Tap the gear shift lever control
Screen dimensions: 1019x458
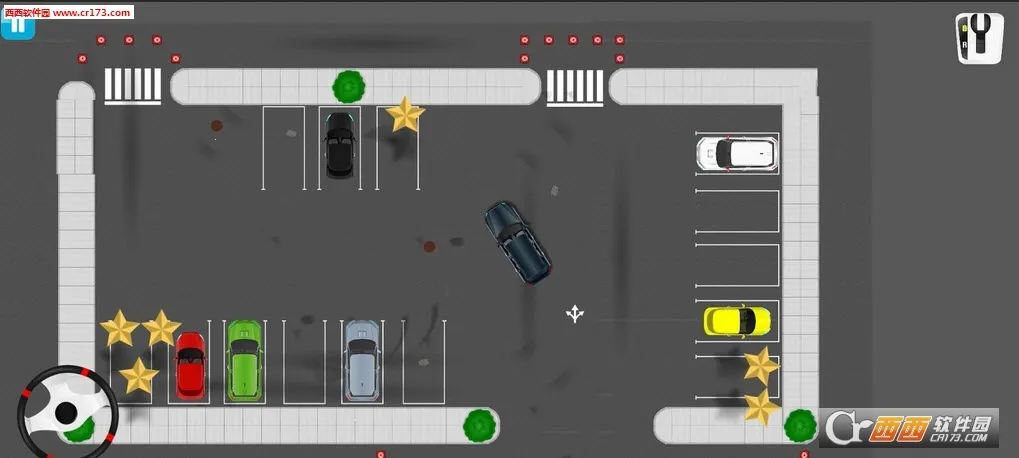pyautogui.click(x=979, y=38)
